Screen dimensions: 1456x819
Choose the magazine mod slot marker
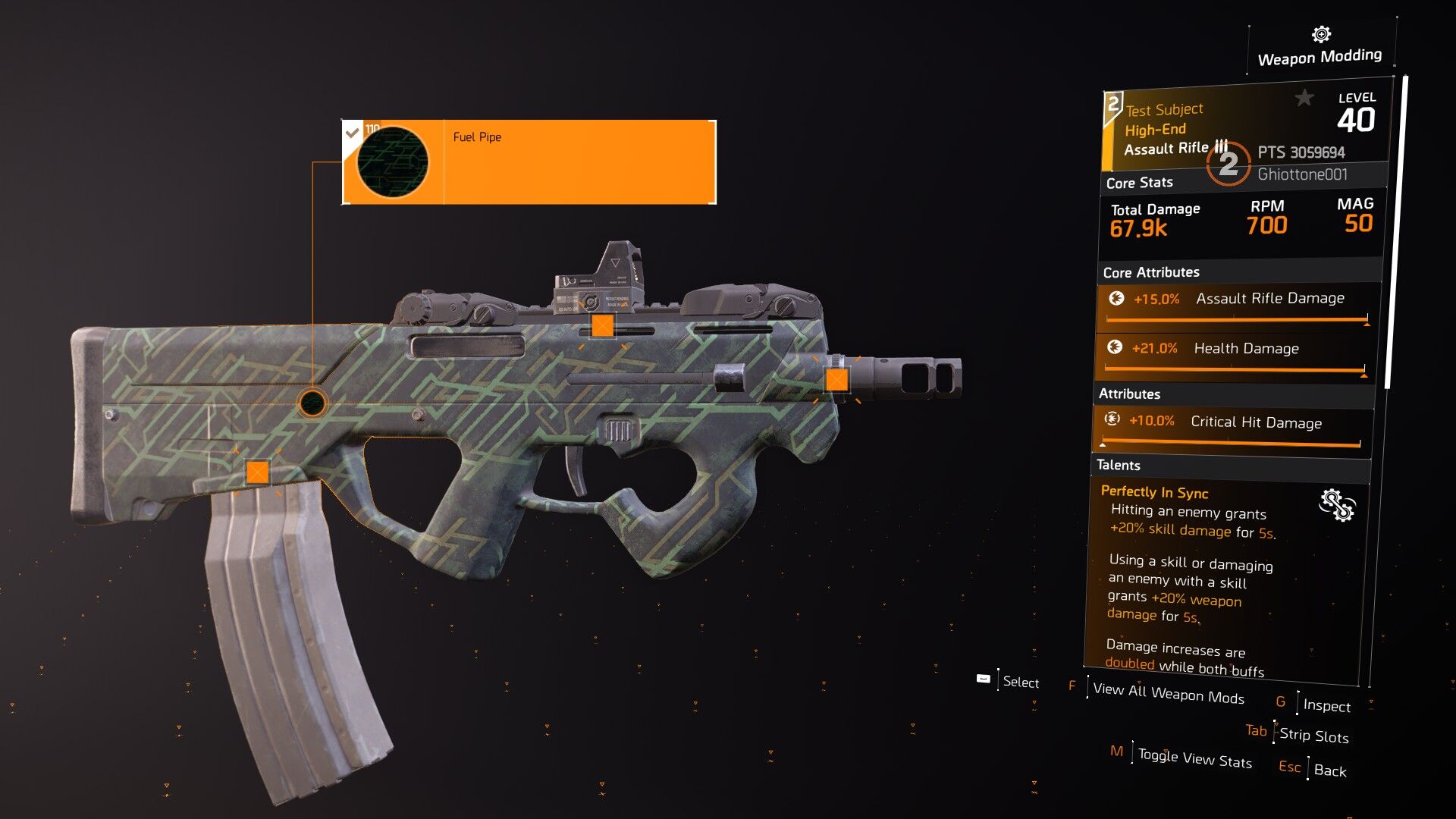(258, 472)
